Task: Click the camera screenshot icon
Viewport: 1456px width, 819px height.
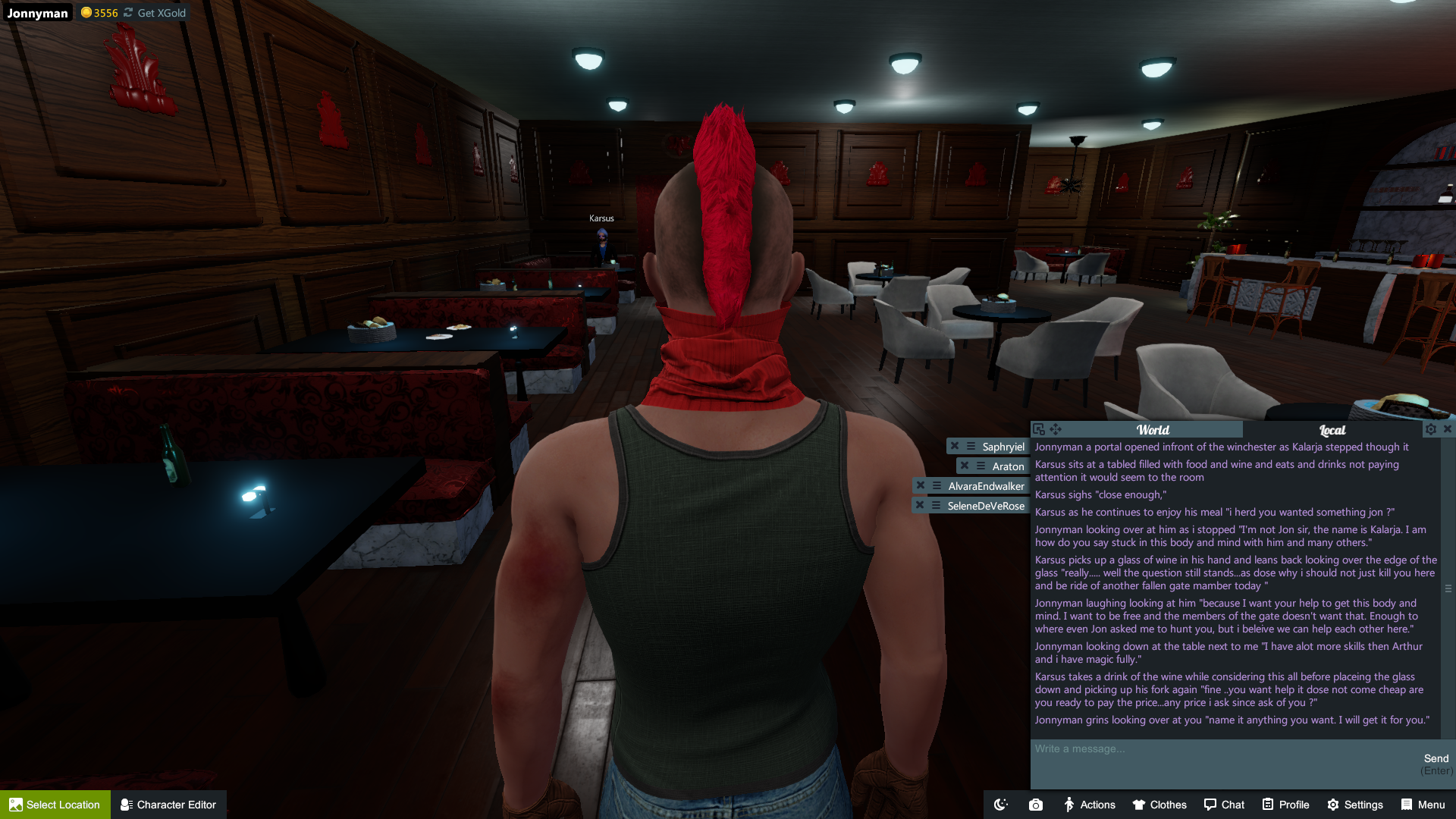Action: tap(1036, 805)
